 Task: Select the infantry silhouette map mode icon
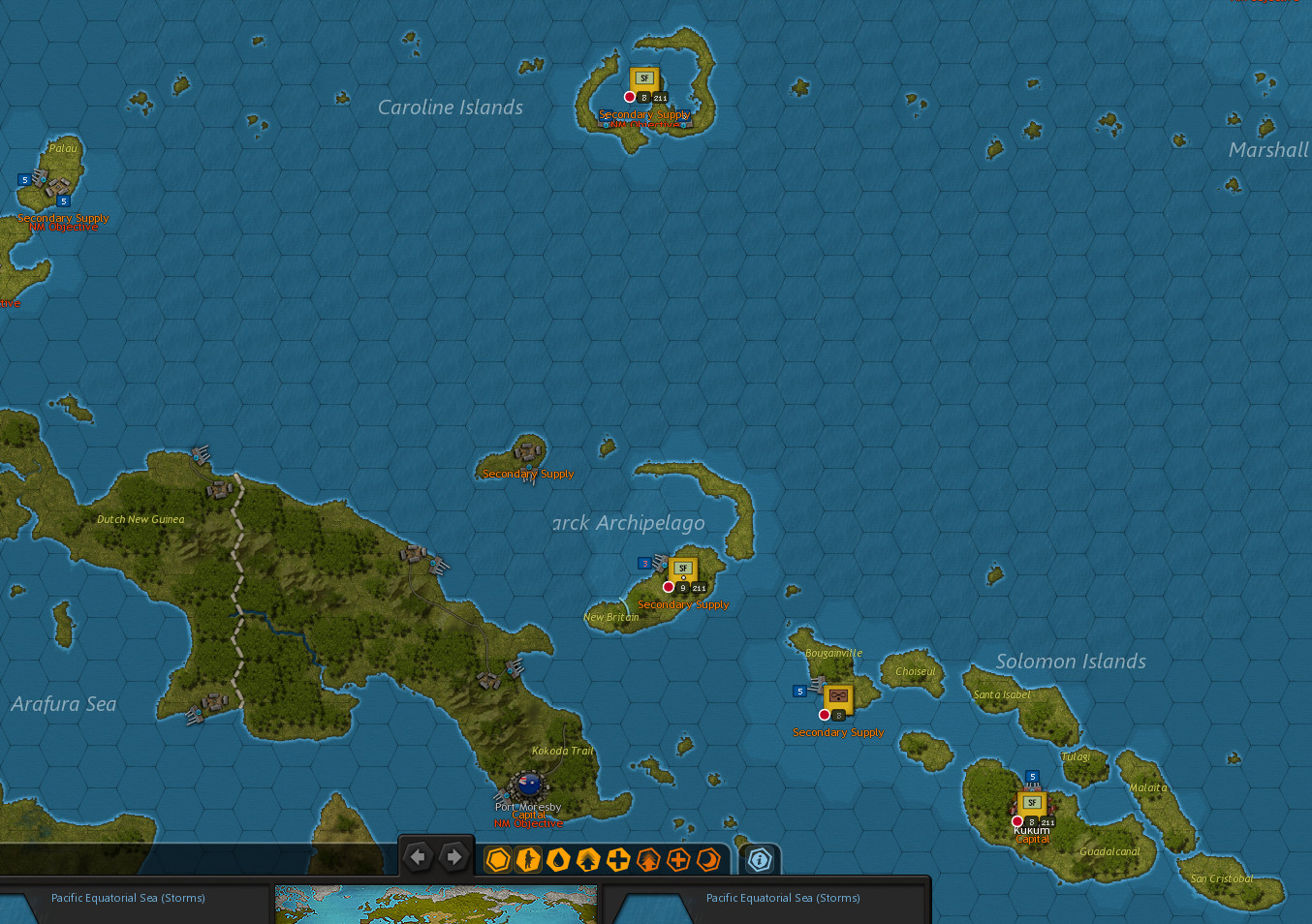(528, 859)
